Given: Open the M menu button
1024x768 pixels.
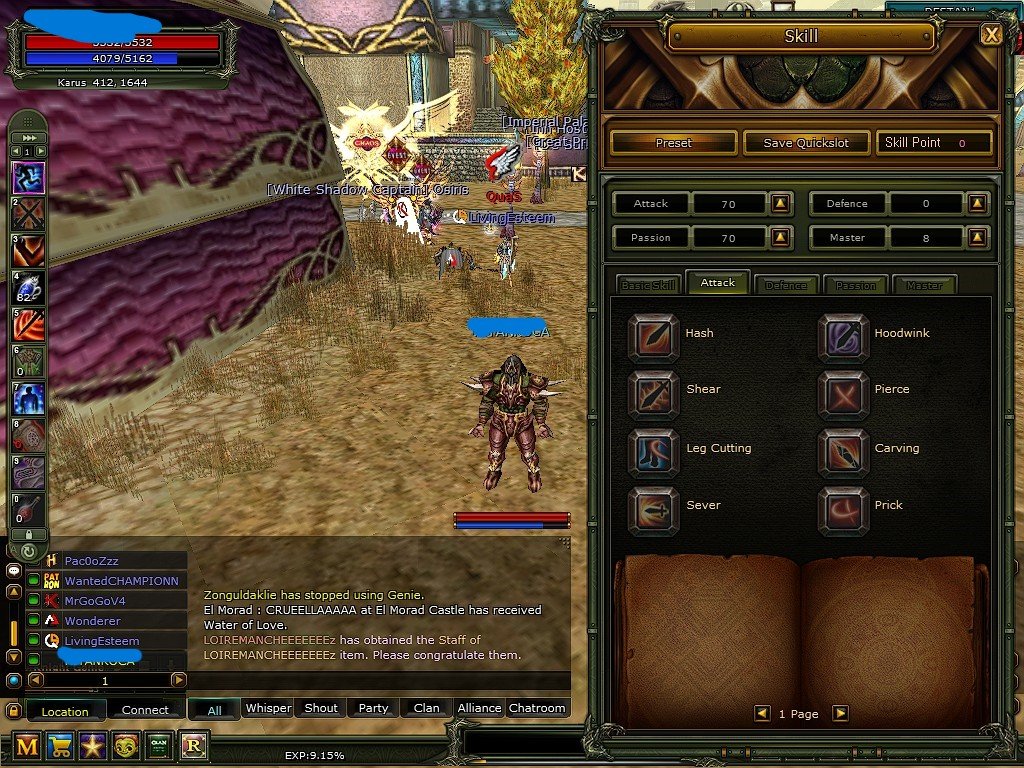Looking at the screenshot, I should coord(27,745).
